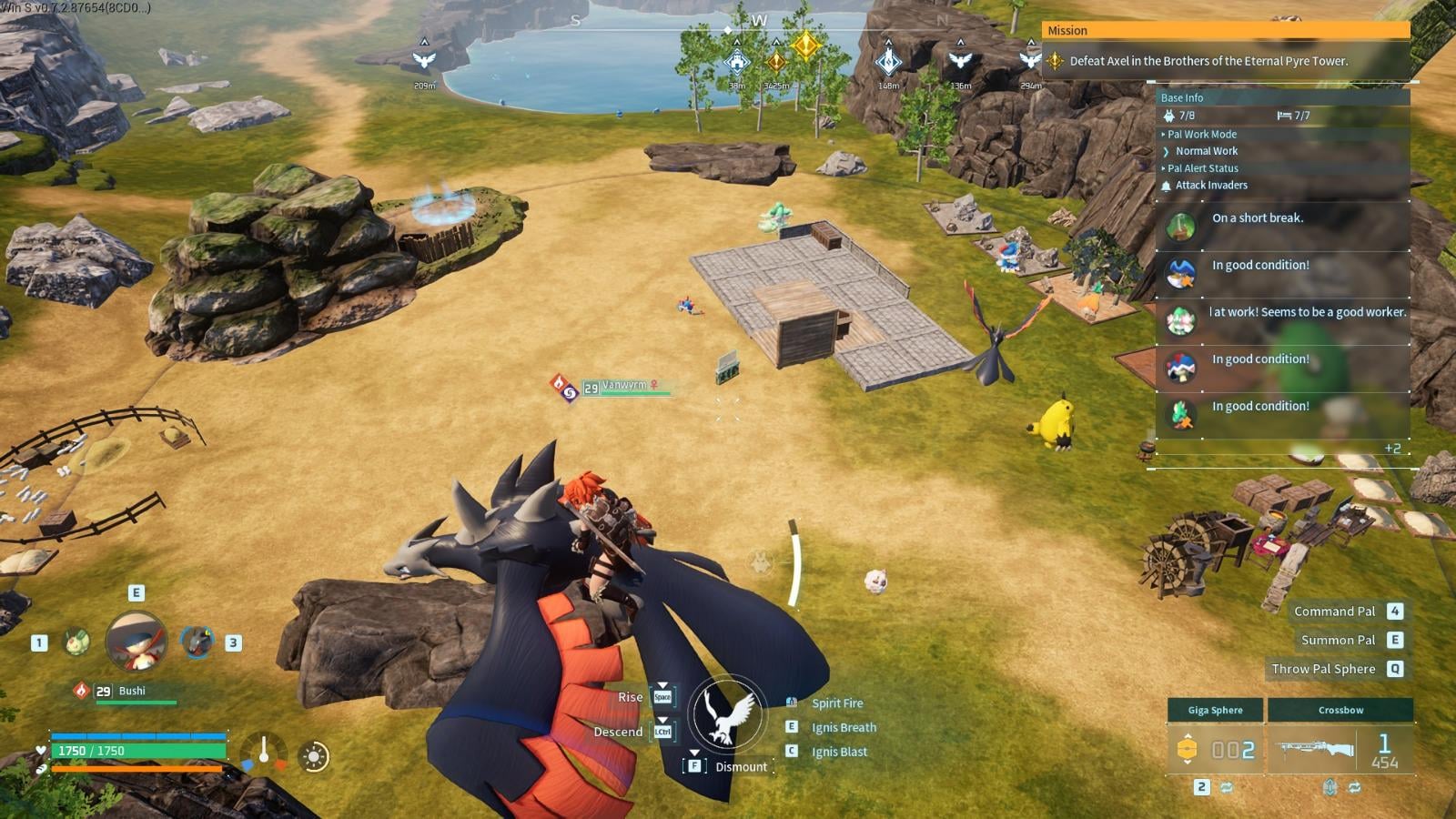This screenshot has height=819, width=1456.
Task: Click the Pal Alert Status entry
Action: point(1203,168)
